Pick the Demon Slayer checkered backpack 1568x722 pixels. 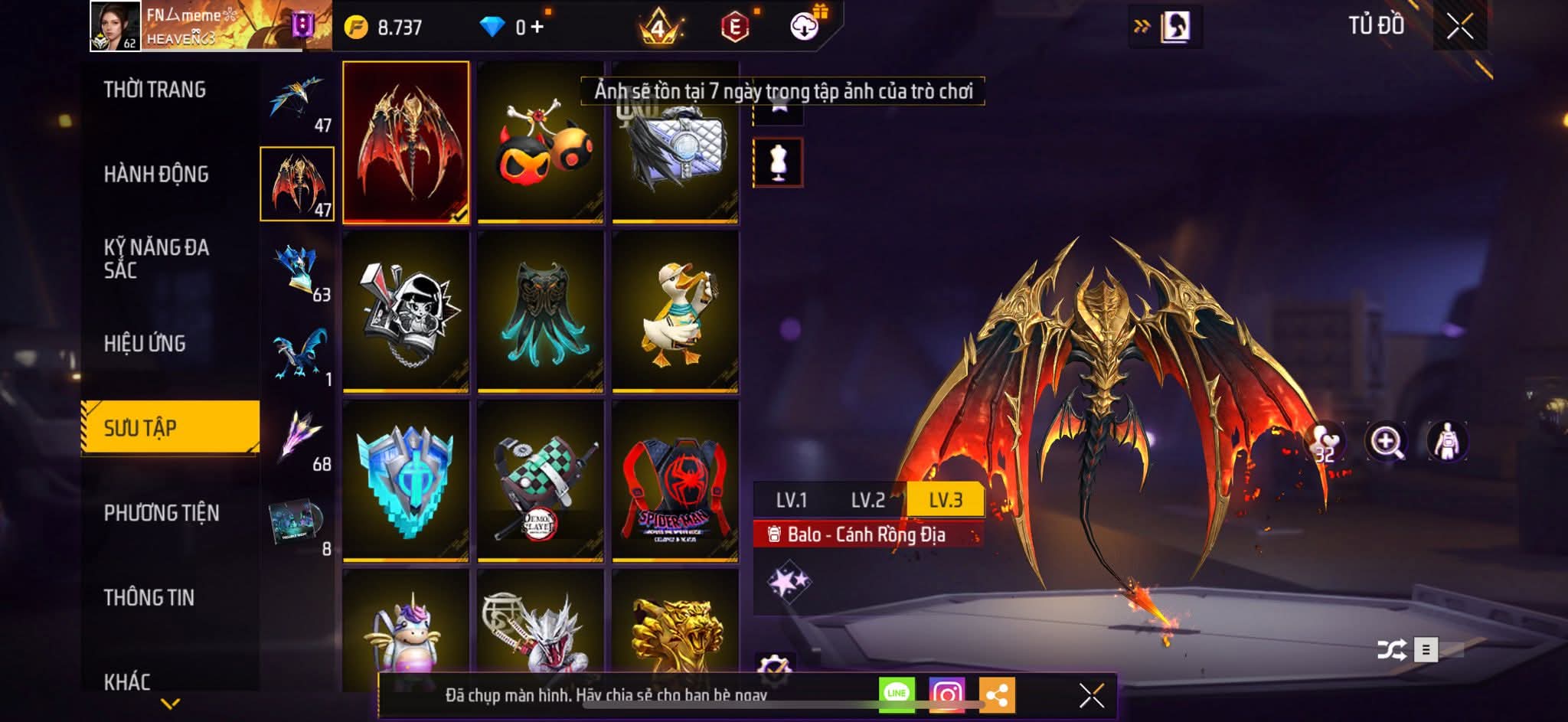(541, 481)
